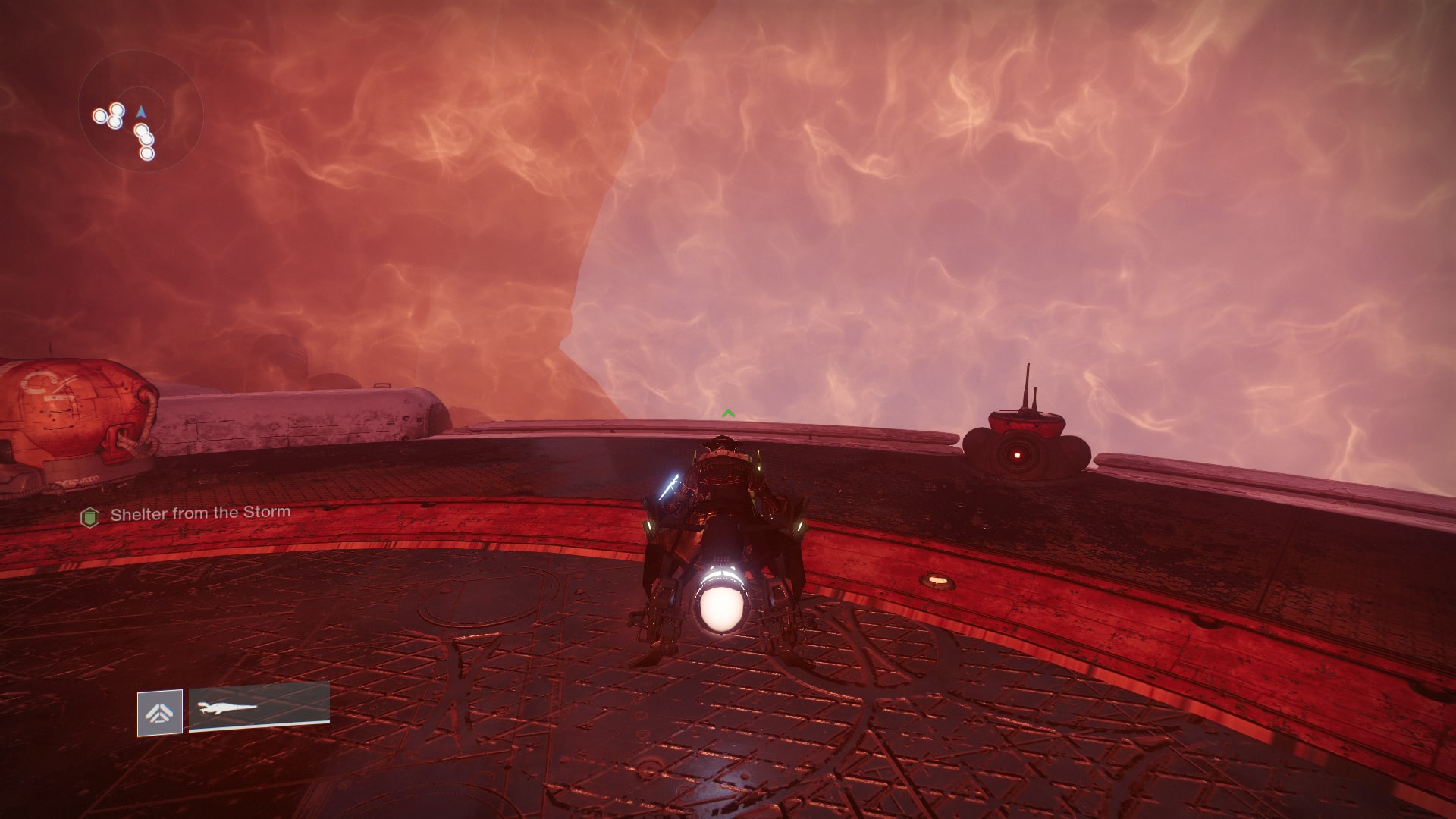Image resolution: width=1456 pixels, height=819 pixels.
Task: Click the vehicle ability icon in the HUD
Action: 160,712
